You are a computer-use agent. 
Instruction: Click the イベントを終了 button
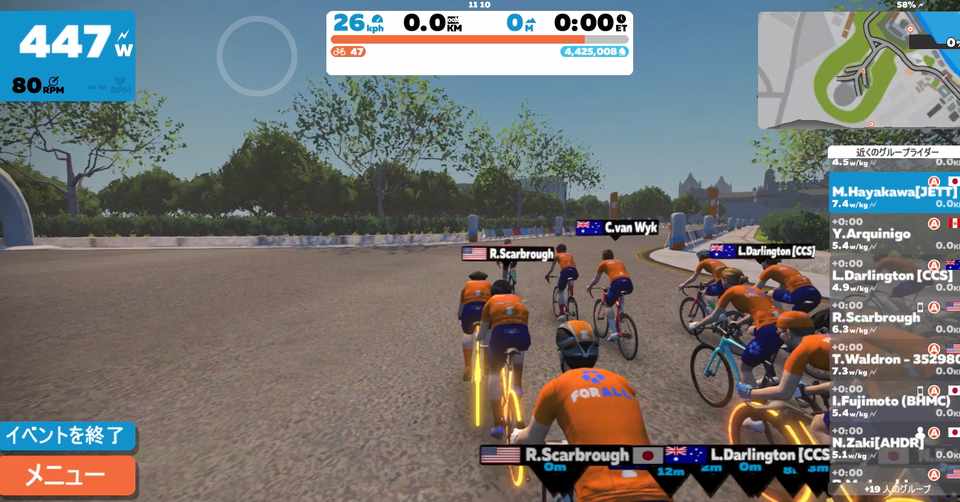(66, 436)
